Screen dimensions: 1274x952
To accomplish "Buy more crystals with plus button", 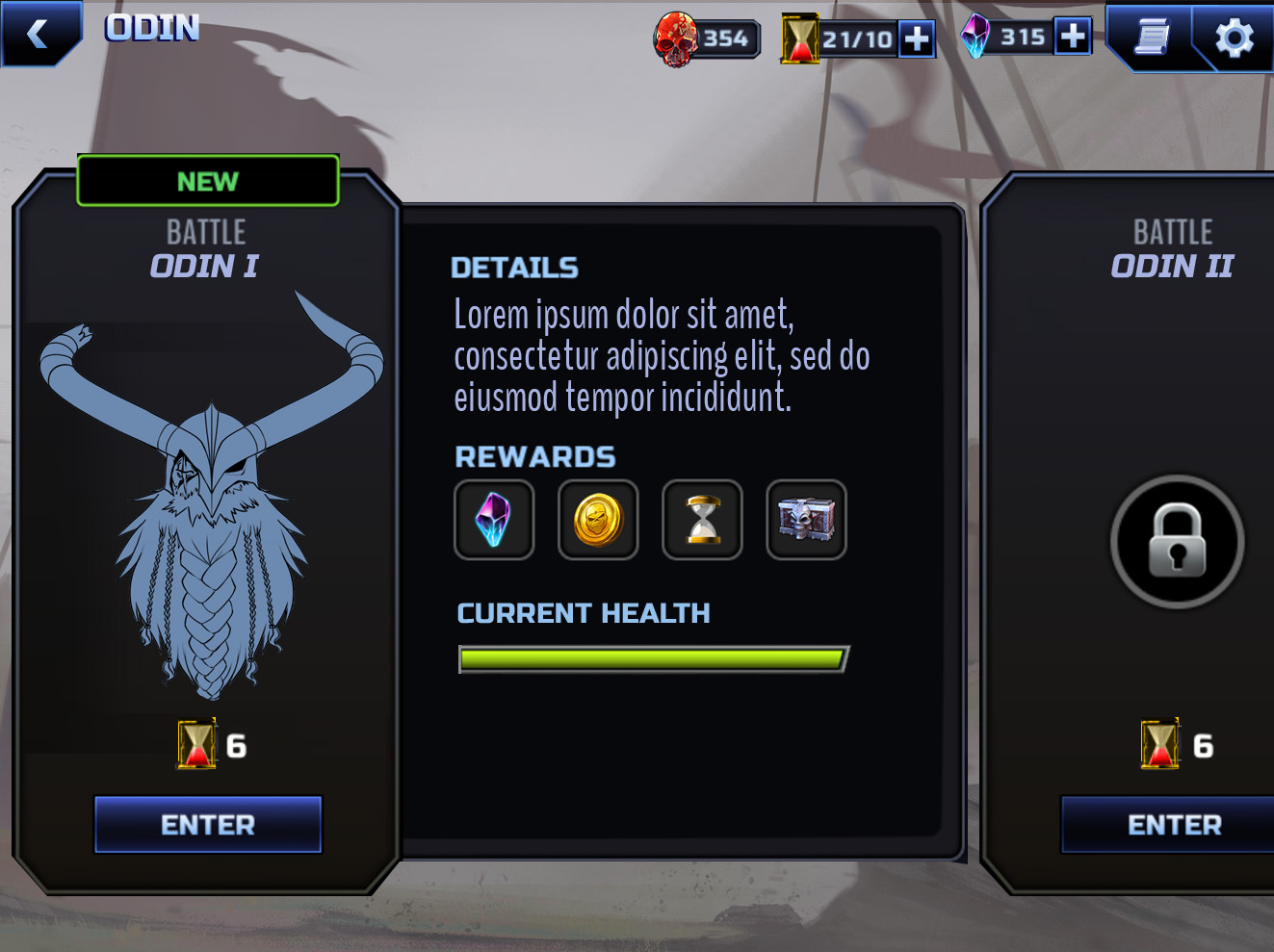I will coord(1073,37).
